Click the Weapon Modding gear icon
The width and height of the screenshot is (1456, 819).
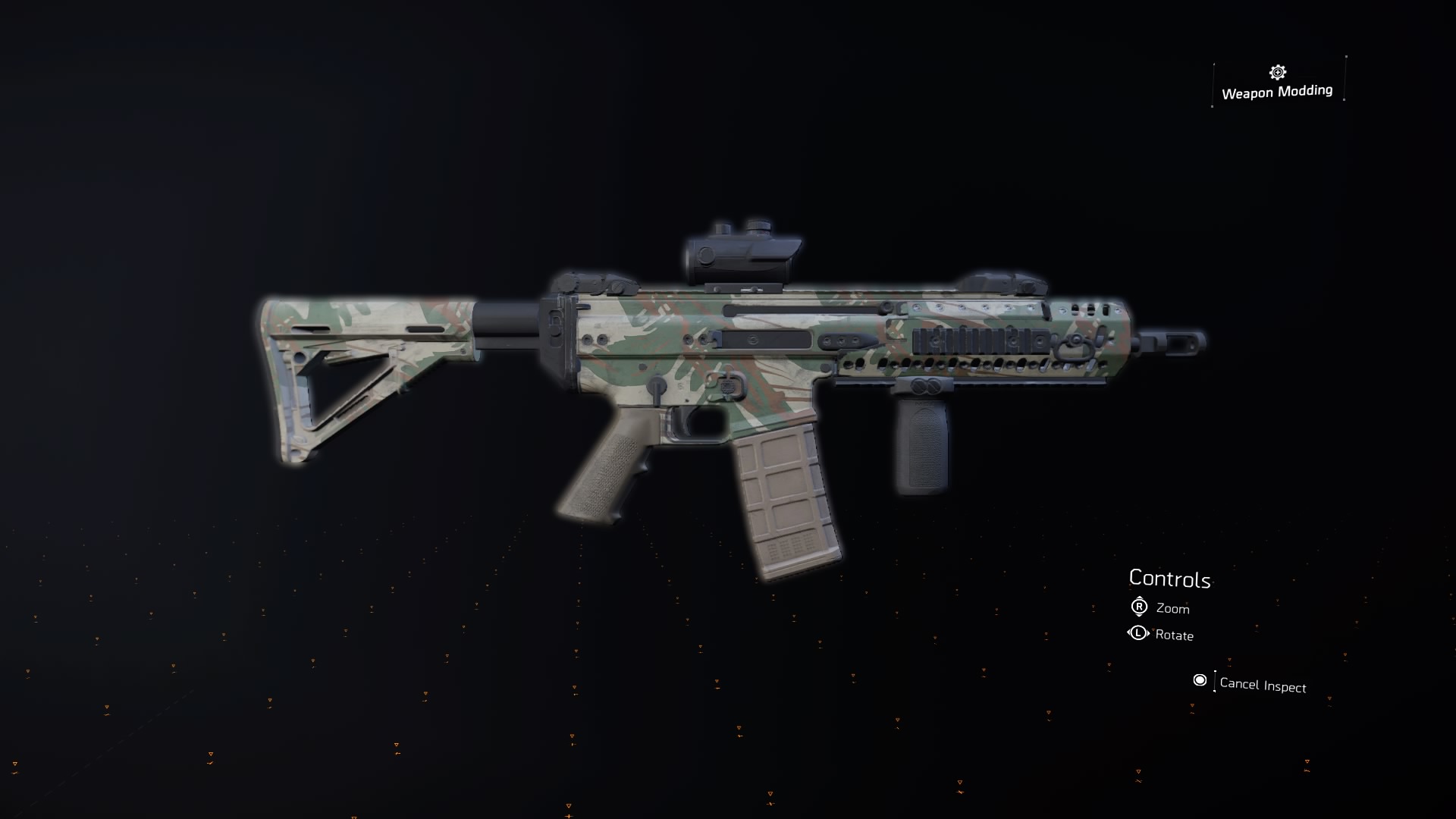click(1277, 73)
